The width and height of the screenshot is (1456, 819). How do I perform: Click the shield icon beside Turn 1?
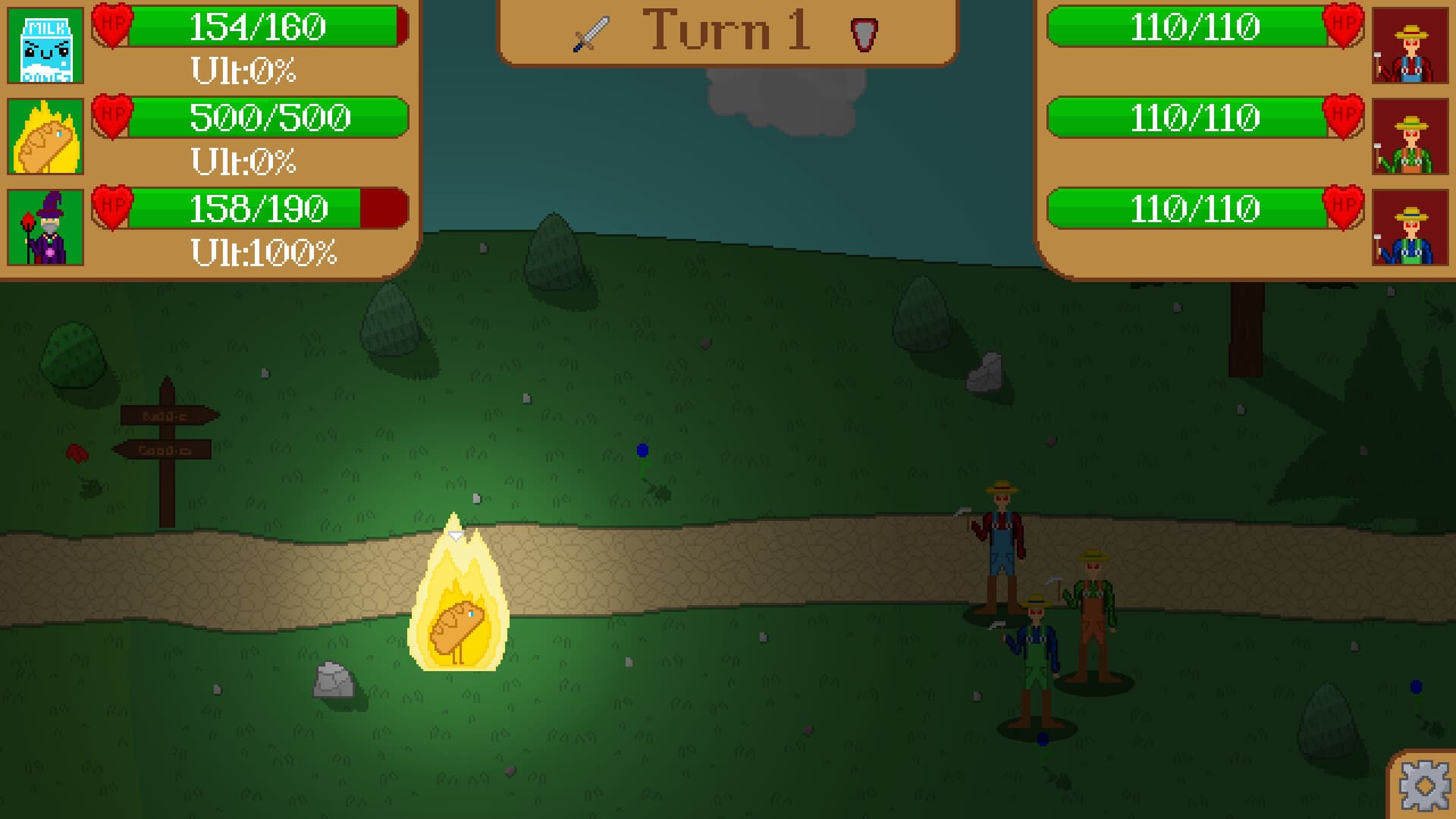(864, 33)
